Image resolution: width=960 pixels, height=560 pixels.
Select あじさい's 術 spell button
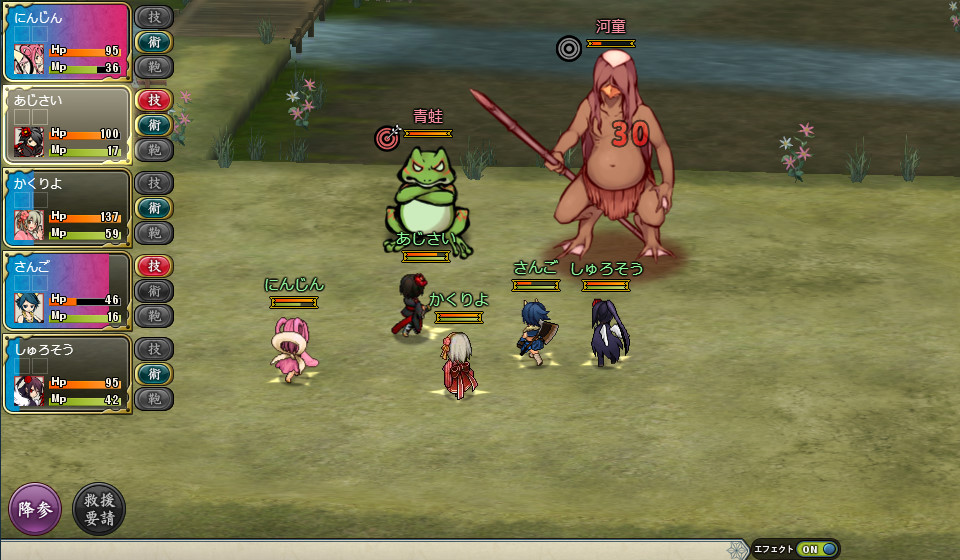154,125
